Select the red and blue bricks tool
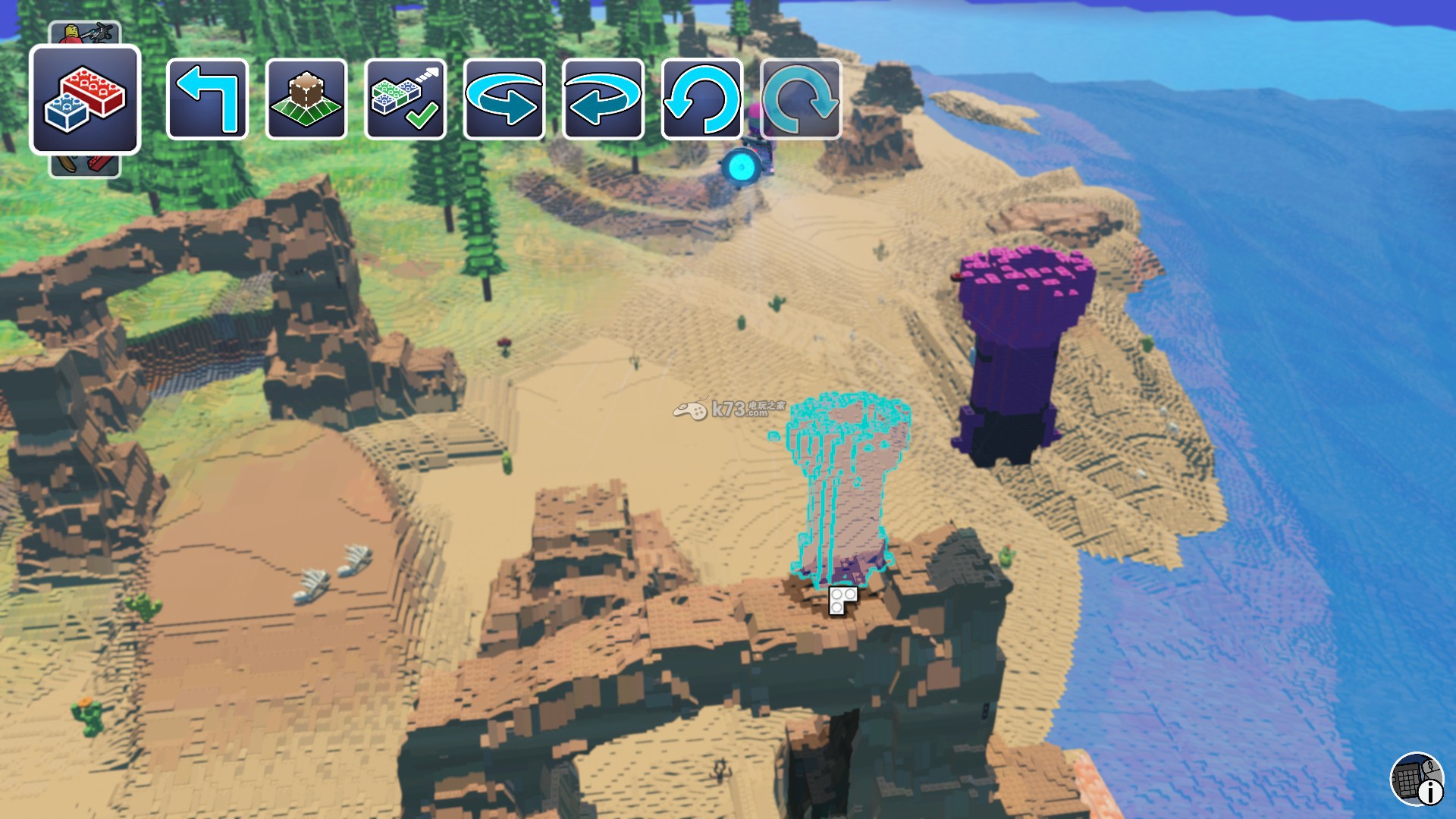Image resolution: width=1456 pixels, height=819 pixels. coord(85,99)
